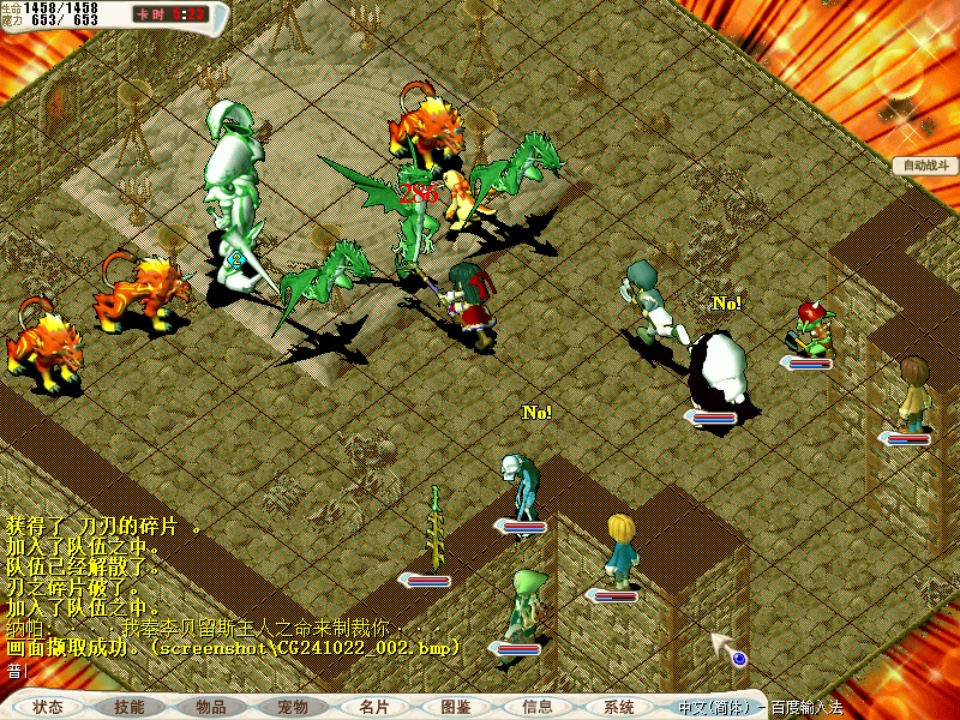
Task: Open the 物品 (Items) menu
Action: tap(210, 706)
